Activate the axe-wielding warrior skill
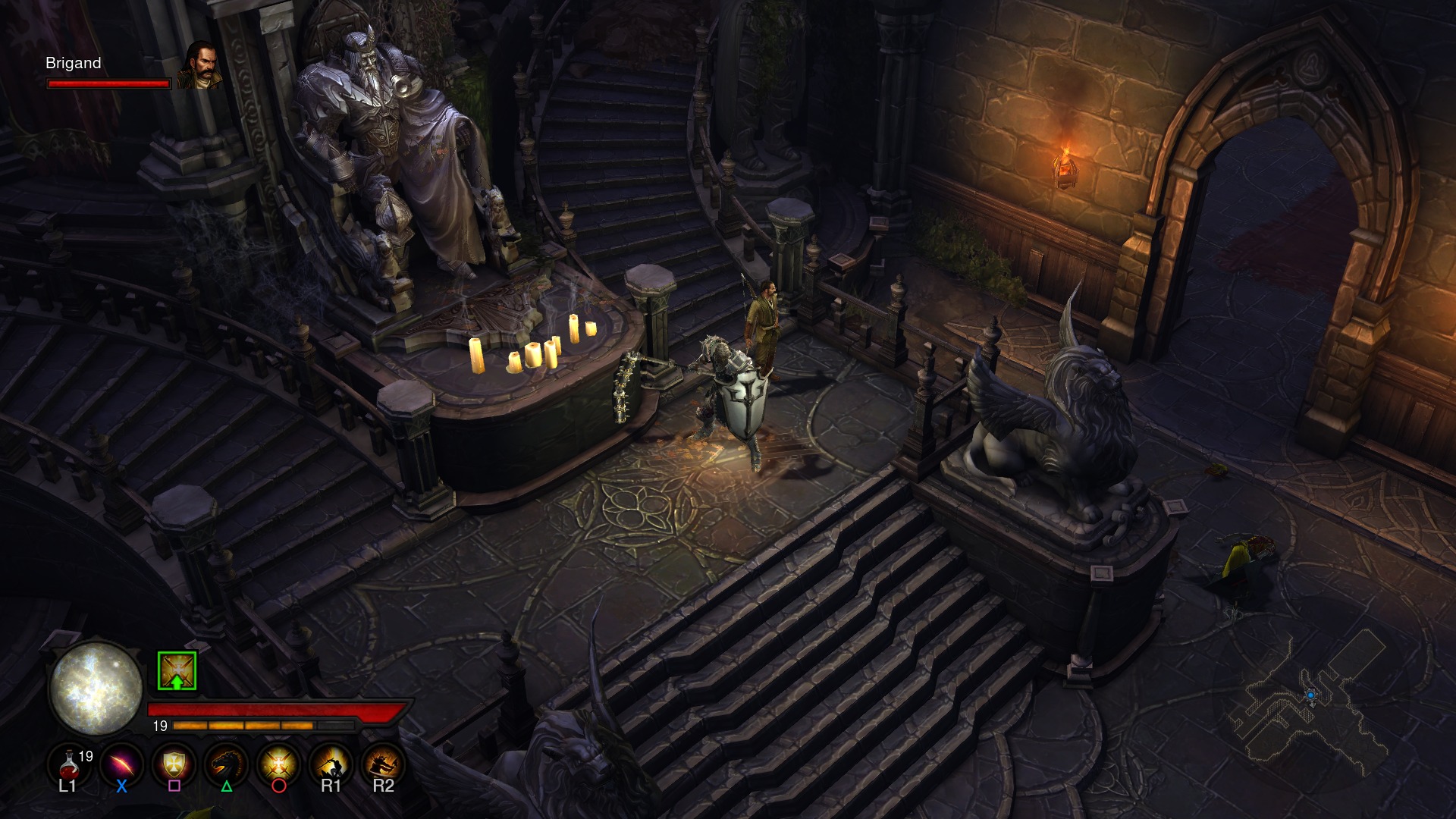 383,764
